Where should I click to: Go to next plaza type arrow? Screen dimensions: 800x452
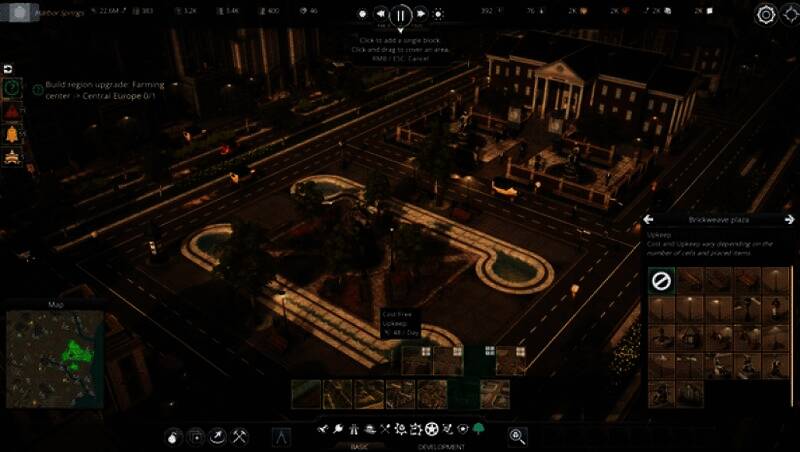(x=790, y=219)
